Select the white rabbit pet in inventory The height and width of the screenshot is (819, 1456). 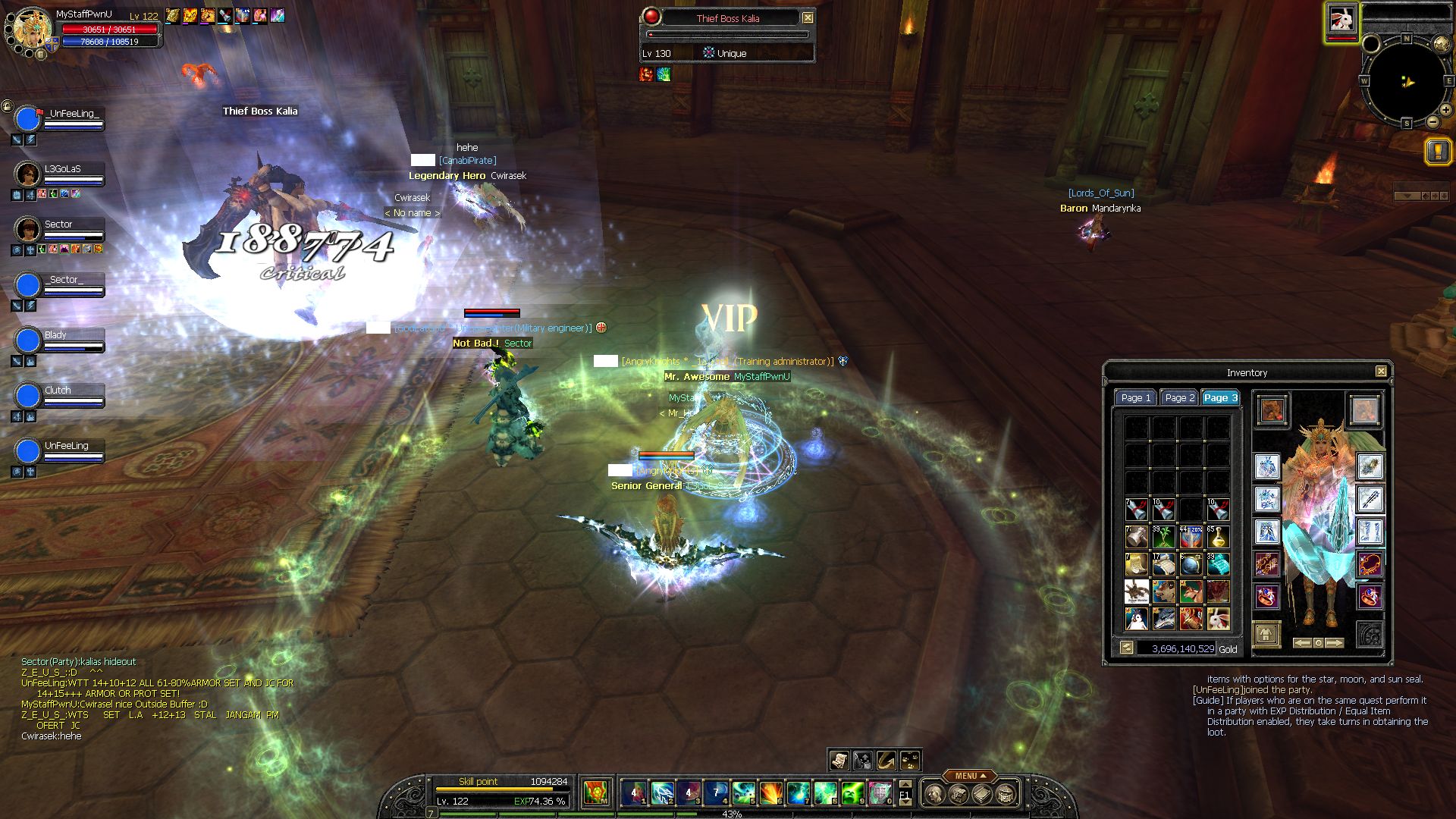pyautogui.click(x=1218, y=620)
